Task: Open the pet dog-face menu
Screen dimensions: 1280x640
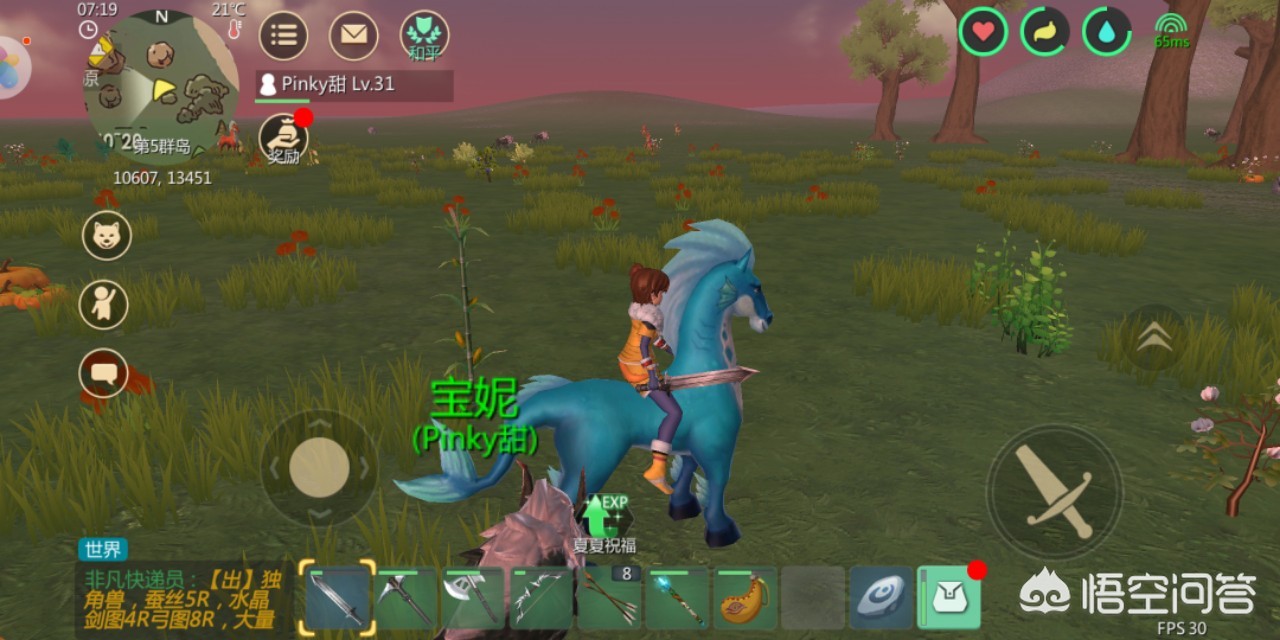Action: click(106, 236)
